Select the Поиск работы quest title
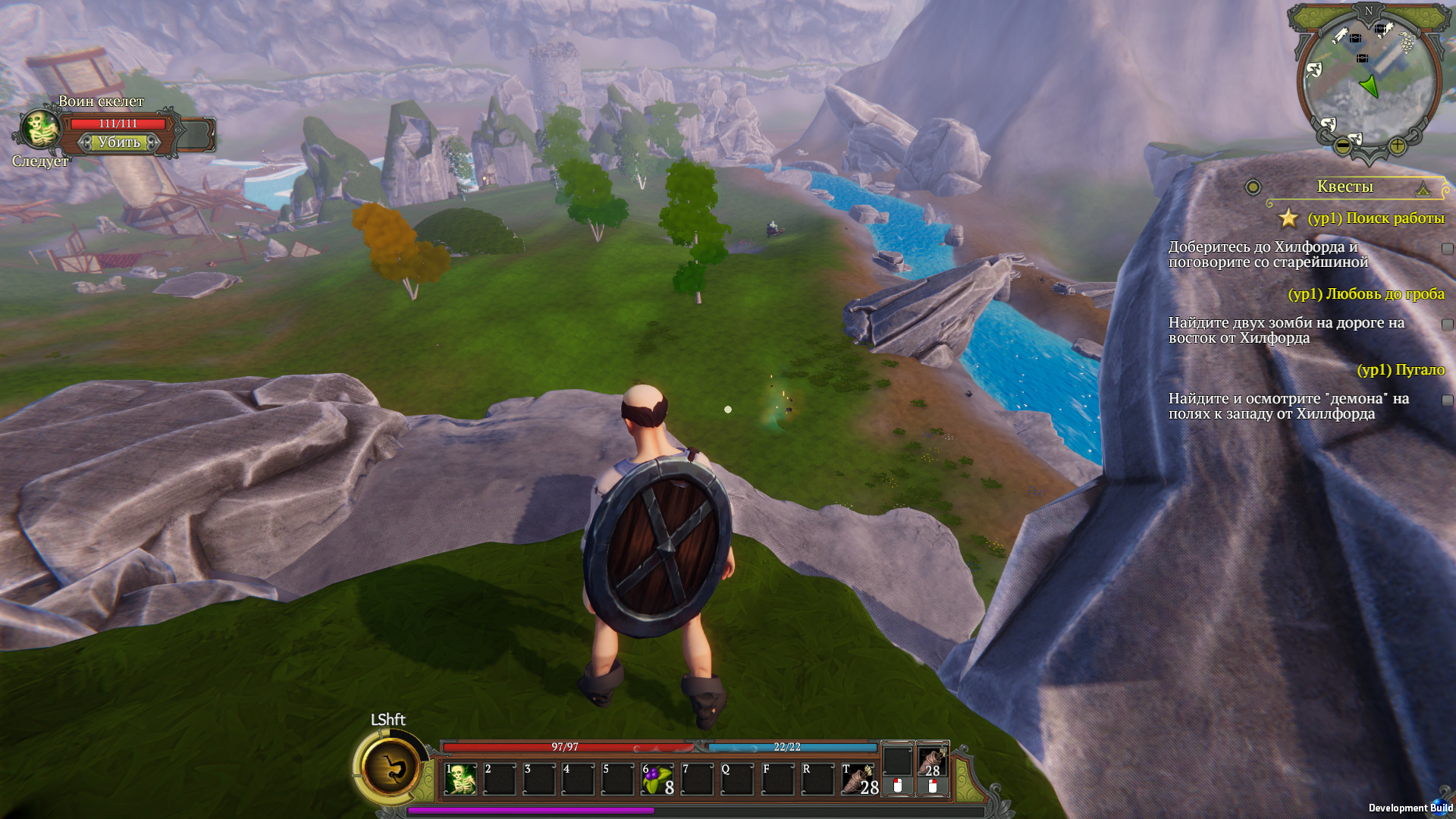1456x819 pixels. pos(1376,218)
